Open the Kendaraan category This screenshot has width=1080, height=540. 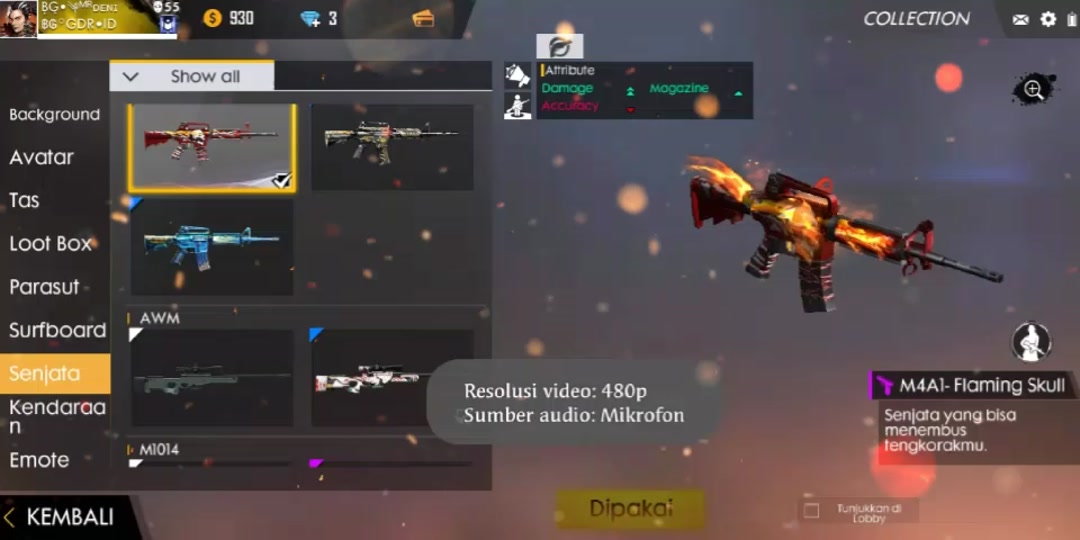pyautogui.click(x=57, y=416)
